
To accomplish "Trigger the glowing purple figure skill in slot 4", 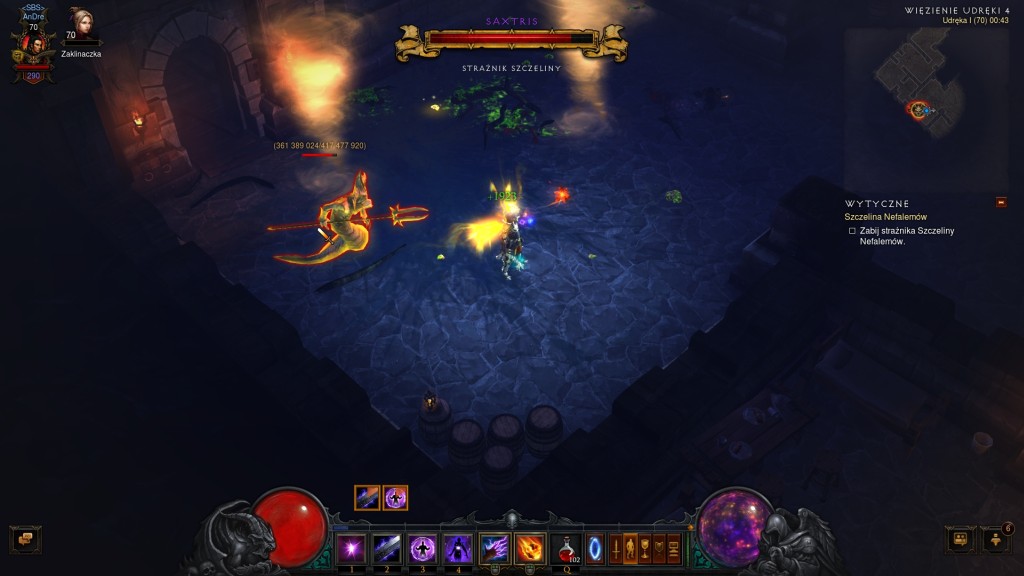I will tap(458, 548).
